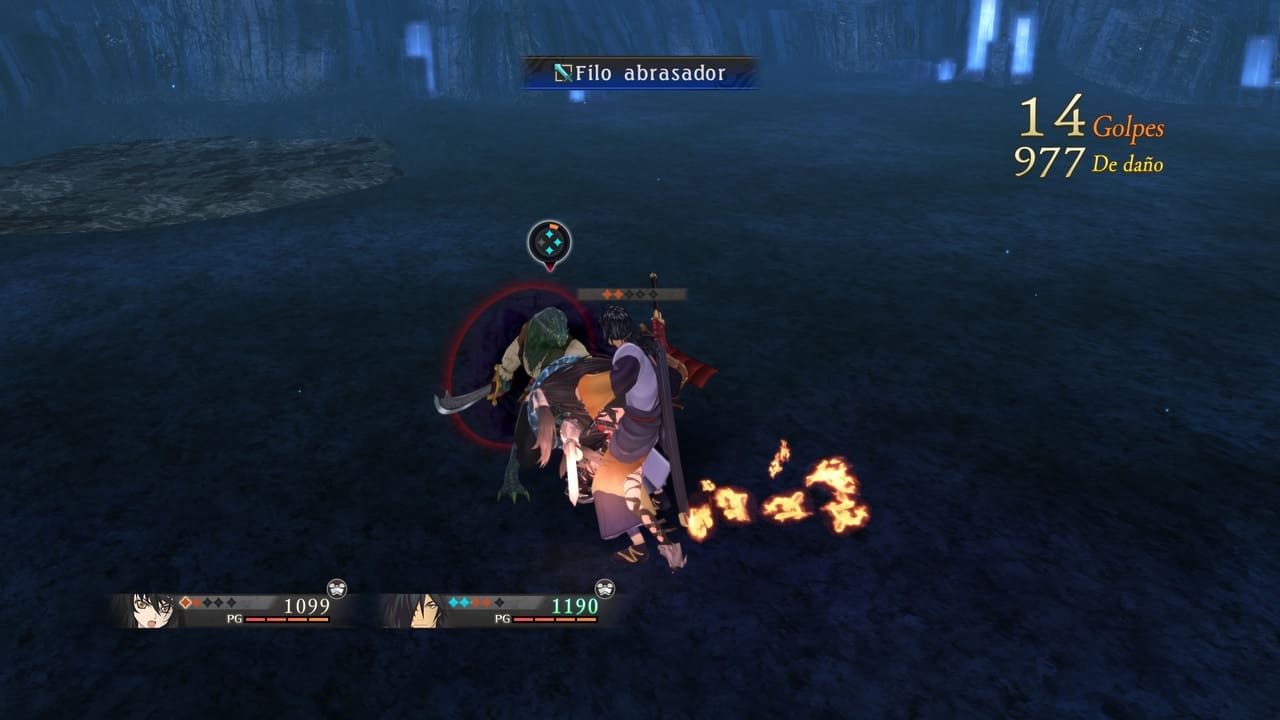Click the Filo abrasador arte banner
The image size is (1280, 720).
(x=640, y=73)
